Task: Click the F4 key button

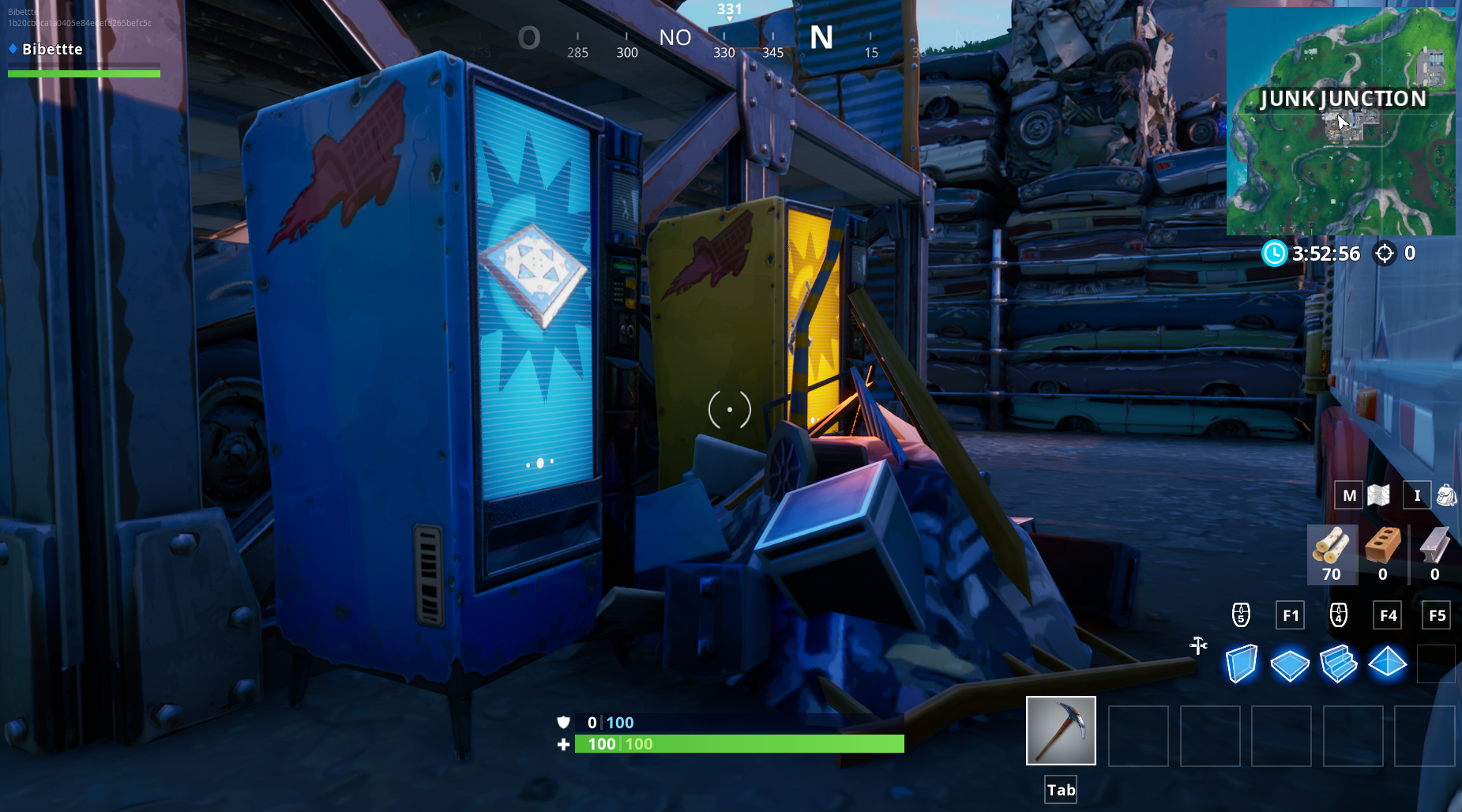Action: pos(1389,615)
